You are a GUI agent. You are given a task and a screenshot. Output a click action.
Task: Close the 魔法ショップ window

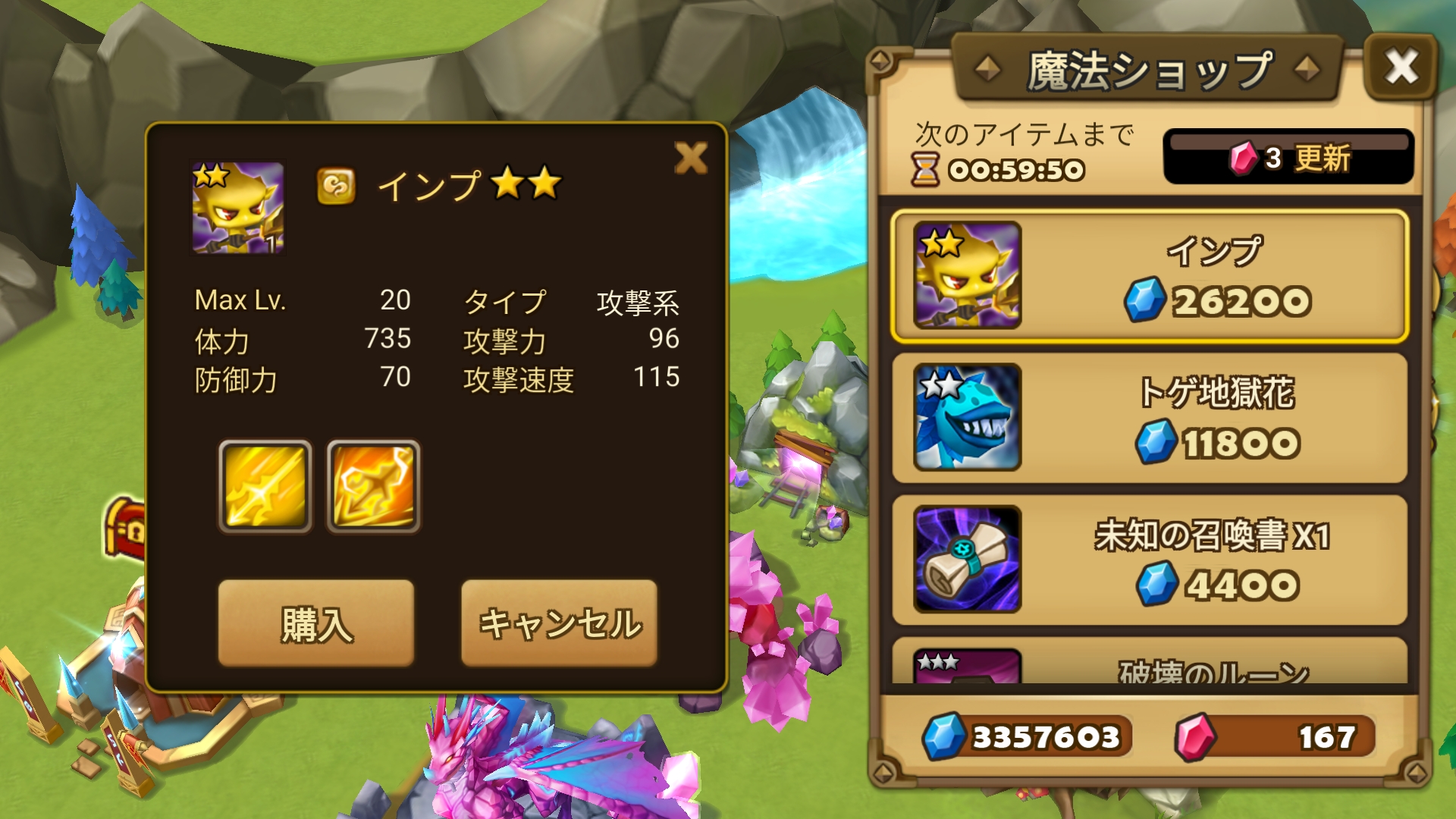(x=1401, y=67)
